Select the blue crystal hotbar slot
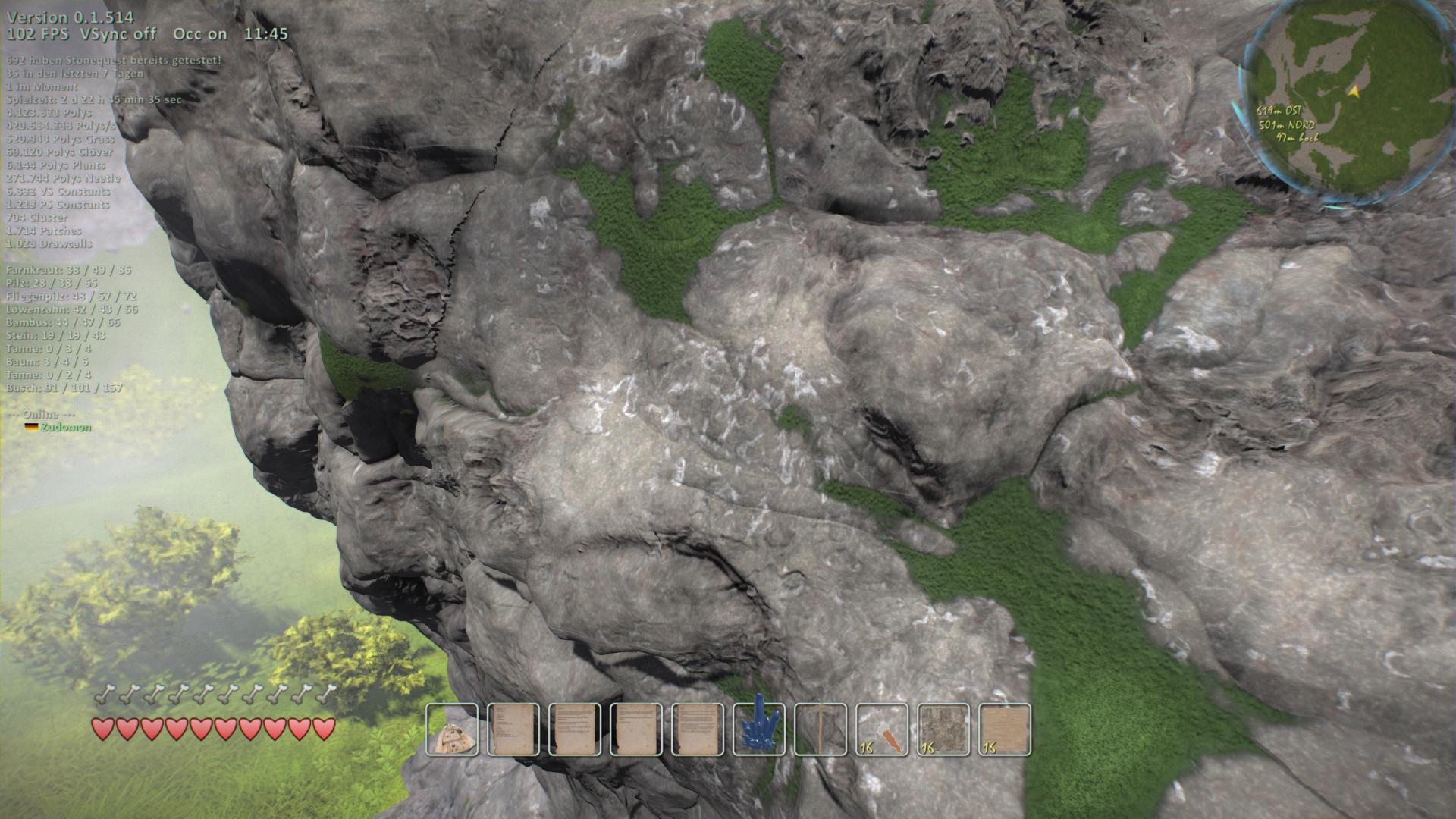The width and height of the screenshot is (1456, 819). coord(759,730)
